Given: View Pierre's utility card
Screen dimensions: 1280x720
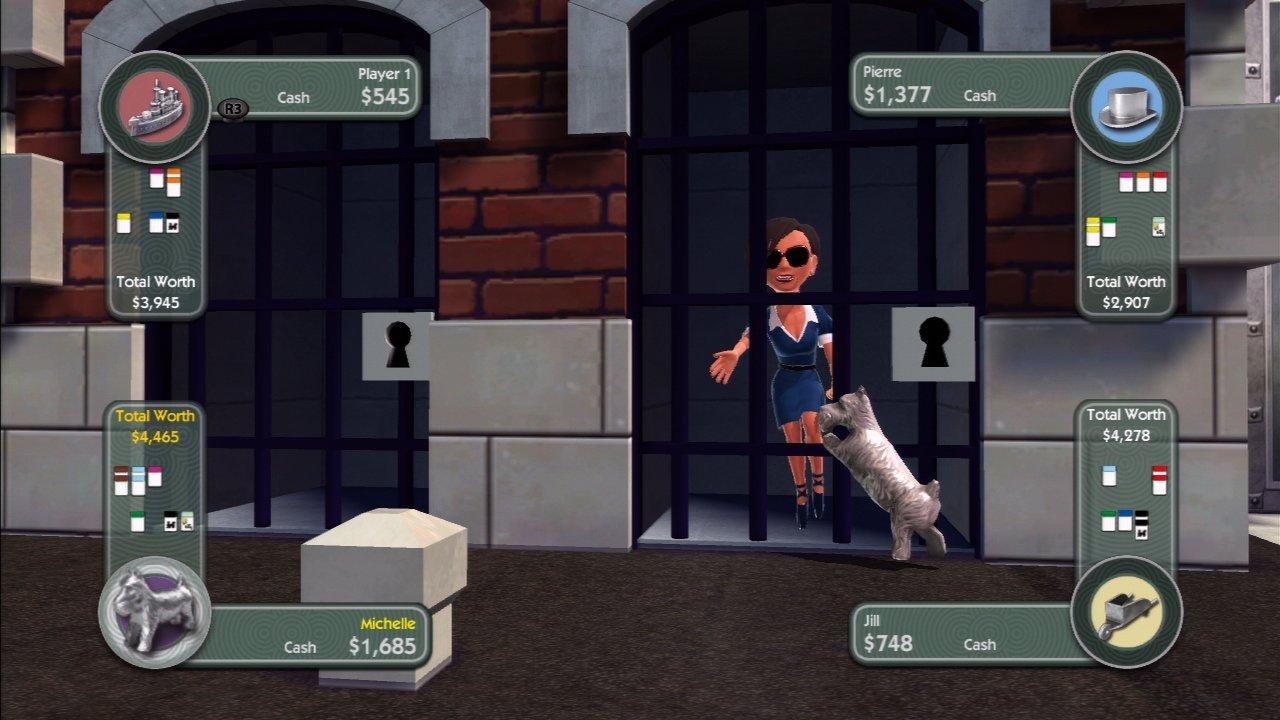Looking at the screenshot, I should [1159, 227].
